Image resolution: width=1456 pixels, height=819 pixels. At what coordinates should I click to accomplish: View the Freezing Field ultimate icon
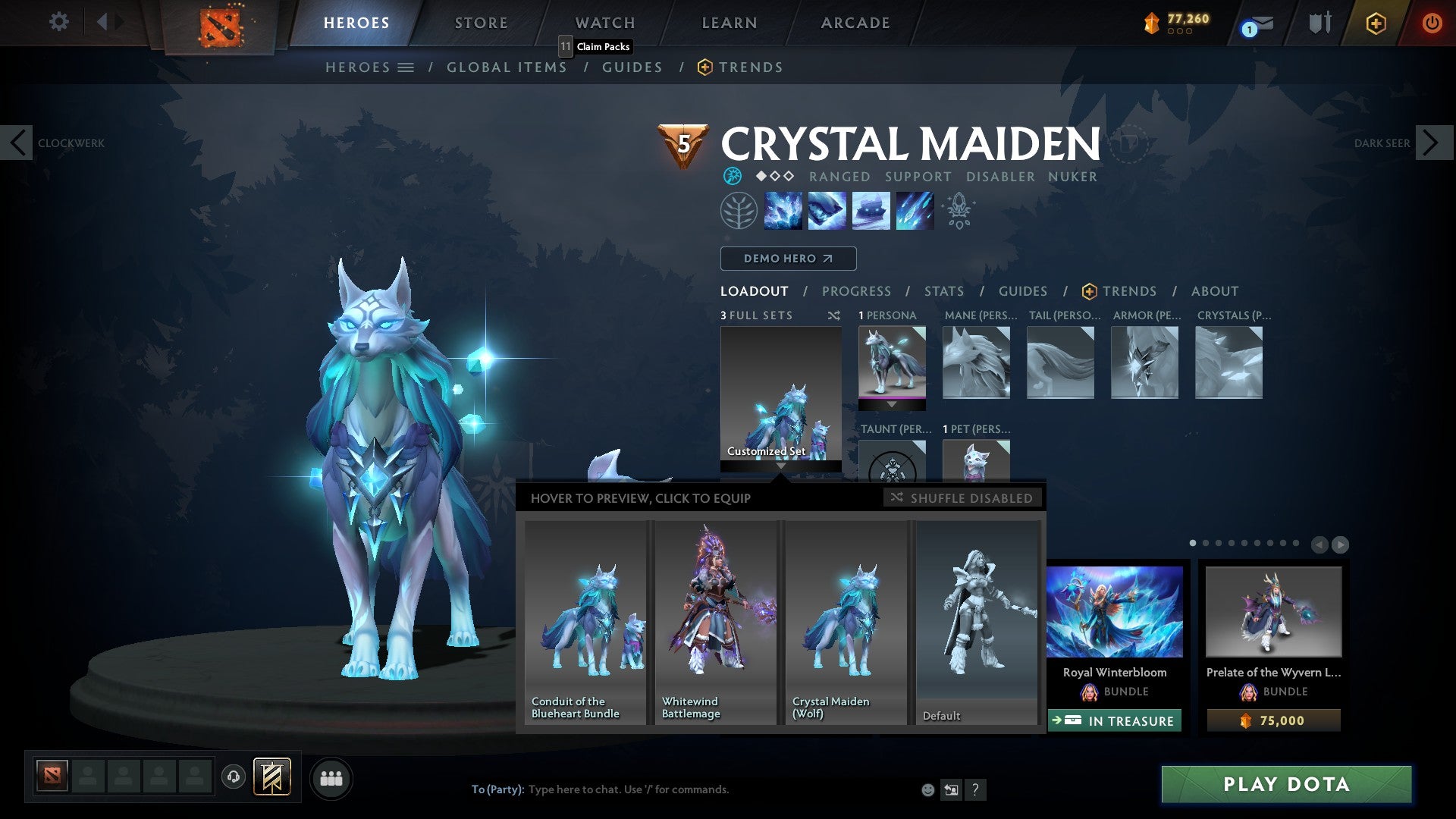(x=915, y=211)
